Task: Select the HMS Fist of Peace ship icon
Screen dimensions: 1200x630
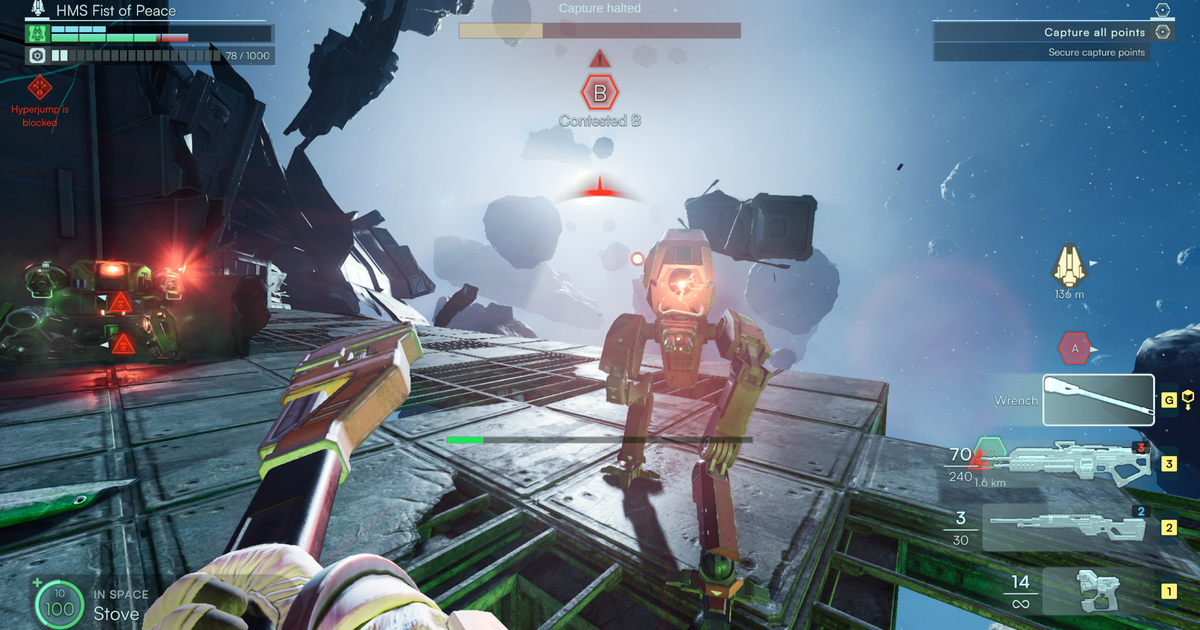Action: pyautogui.click(x=39, y=10)
